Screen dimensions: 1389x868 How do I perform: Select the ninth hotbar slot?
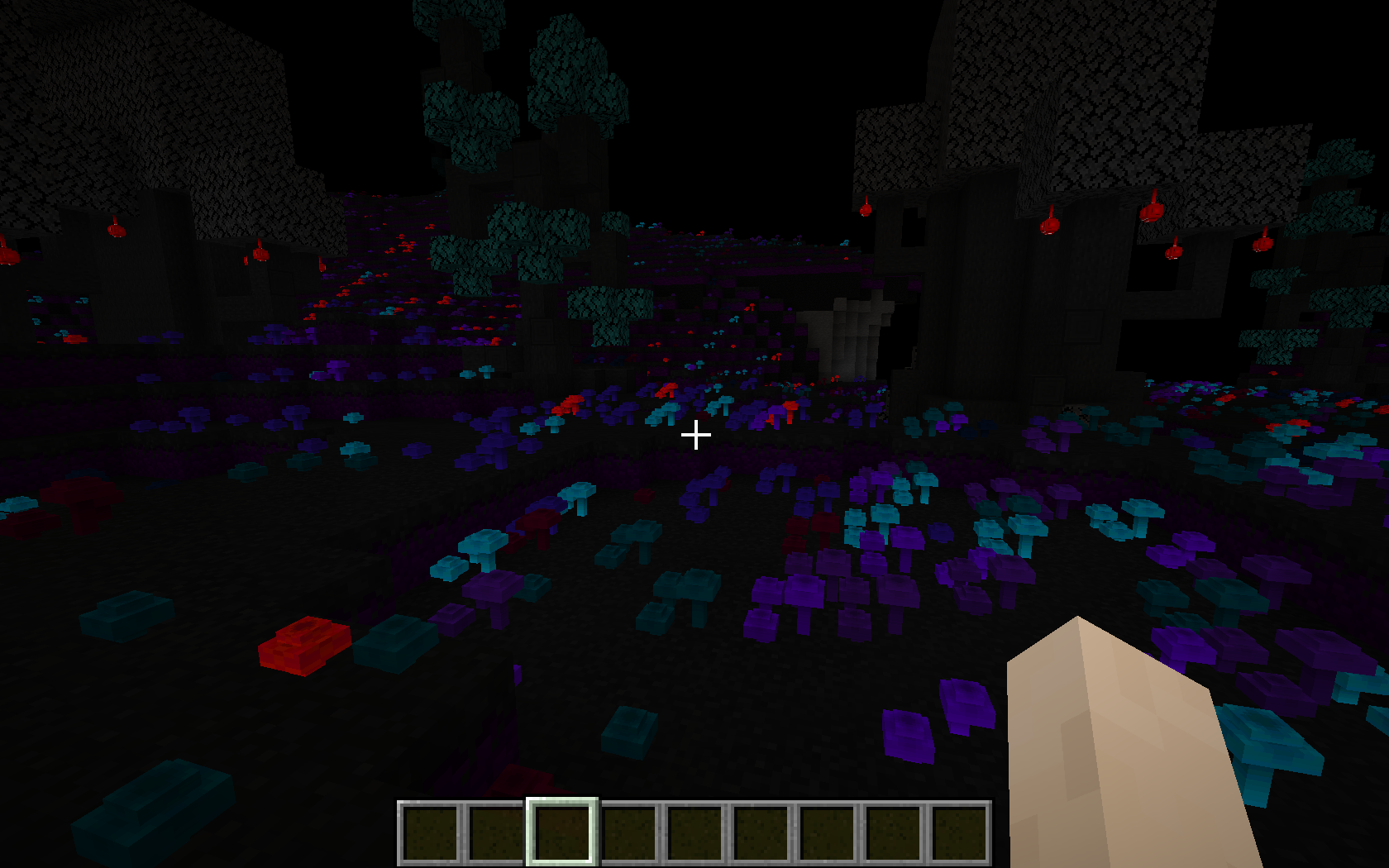point(962,832)
